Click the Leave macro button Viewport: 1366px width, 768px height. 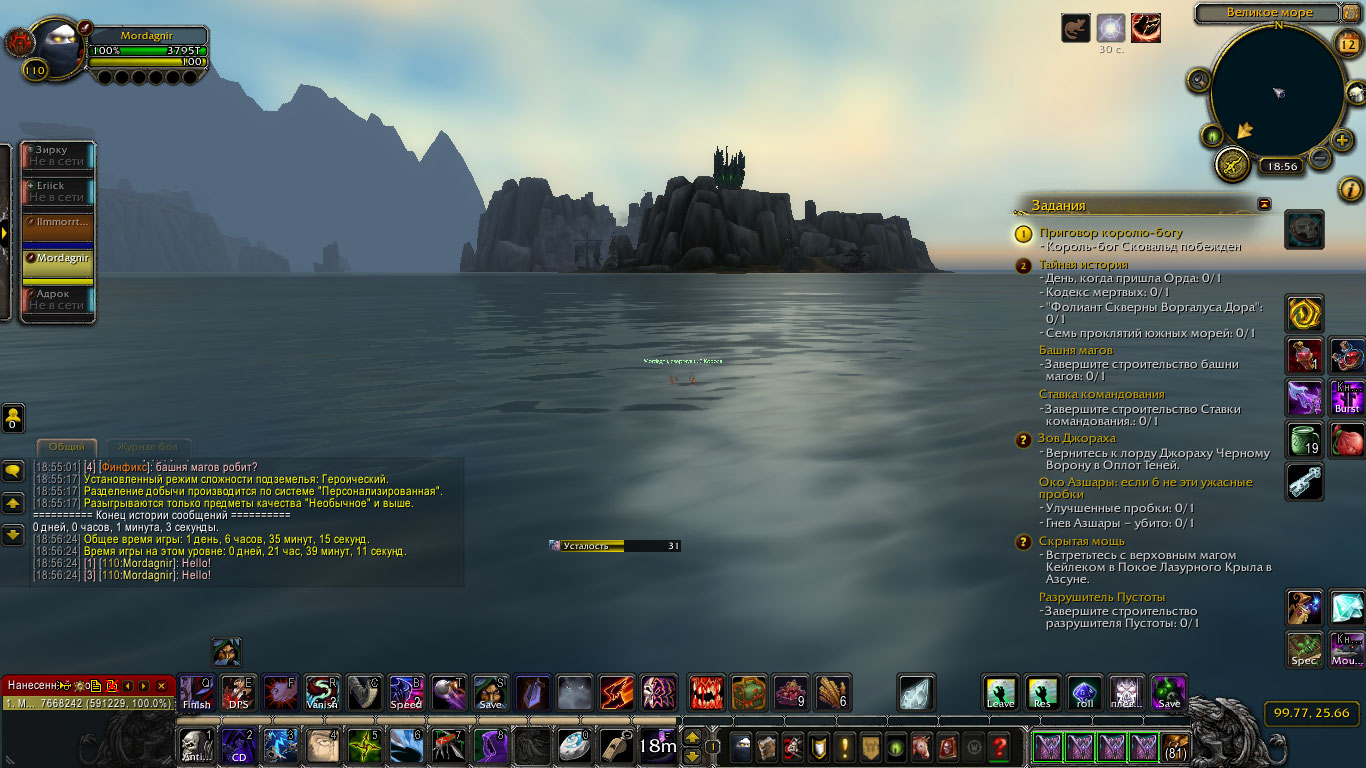1001,692
